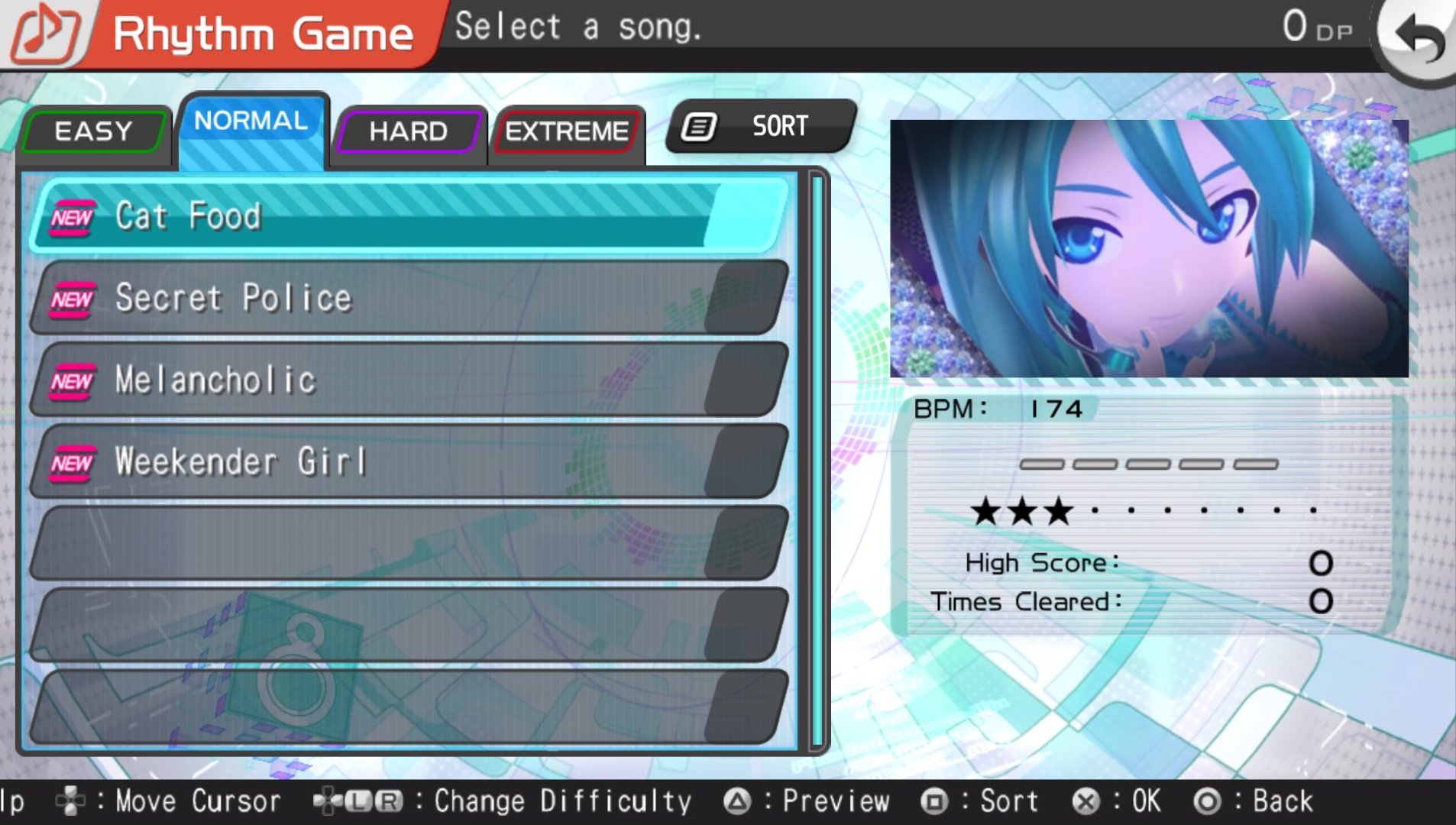Select the song Weekender Girl
1456x825 pixels.
pyautogui.click(x=409, y=461)
